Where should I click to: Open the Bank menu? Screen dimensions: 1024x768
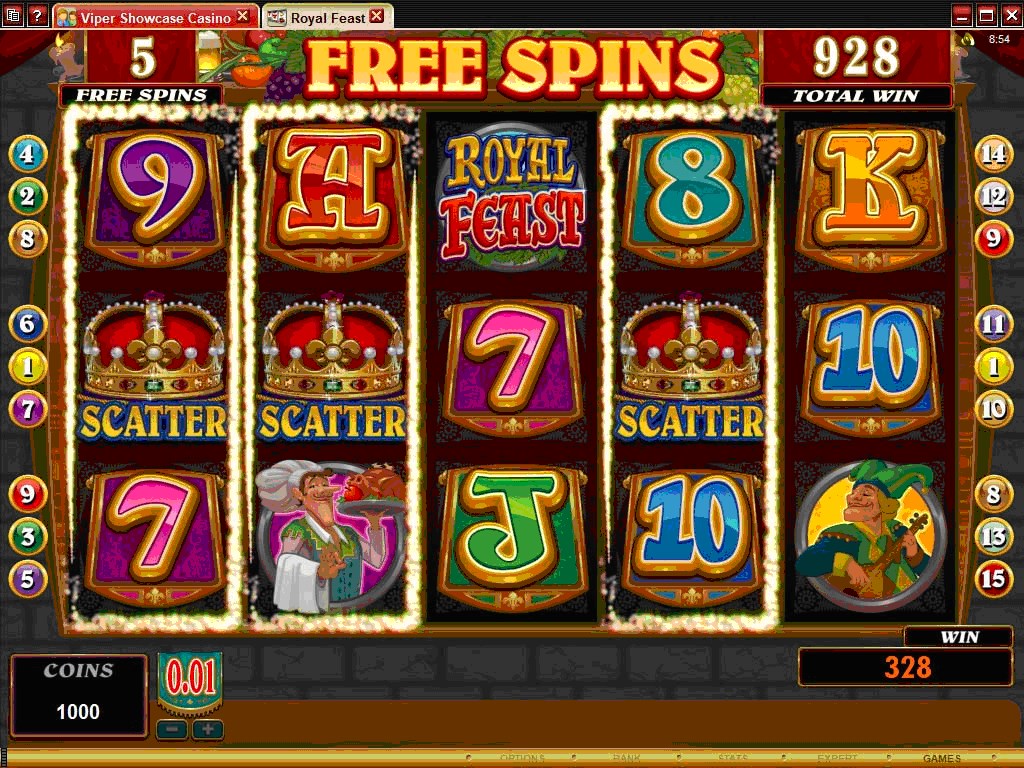pyautogui.click(x=625, y=758)
